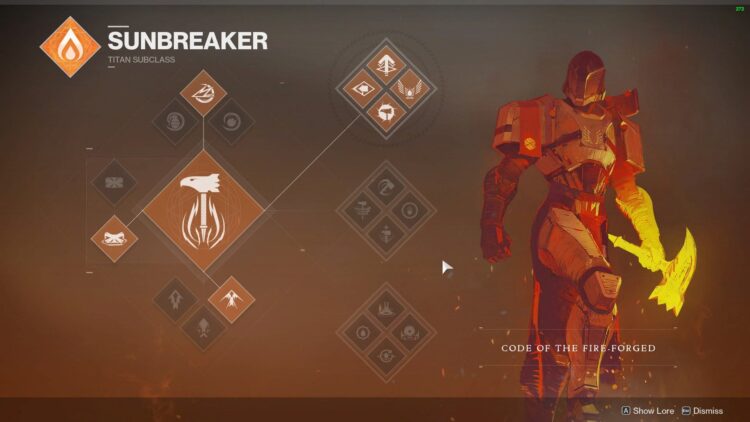Choose the highlighted grenade ability icon
The image size is (750, 422).
[204, 93]
